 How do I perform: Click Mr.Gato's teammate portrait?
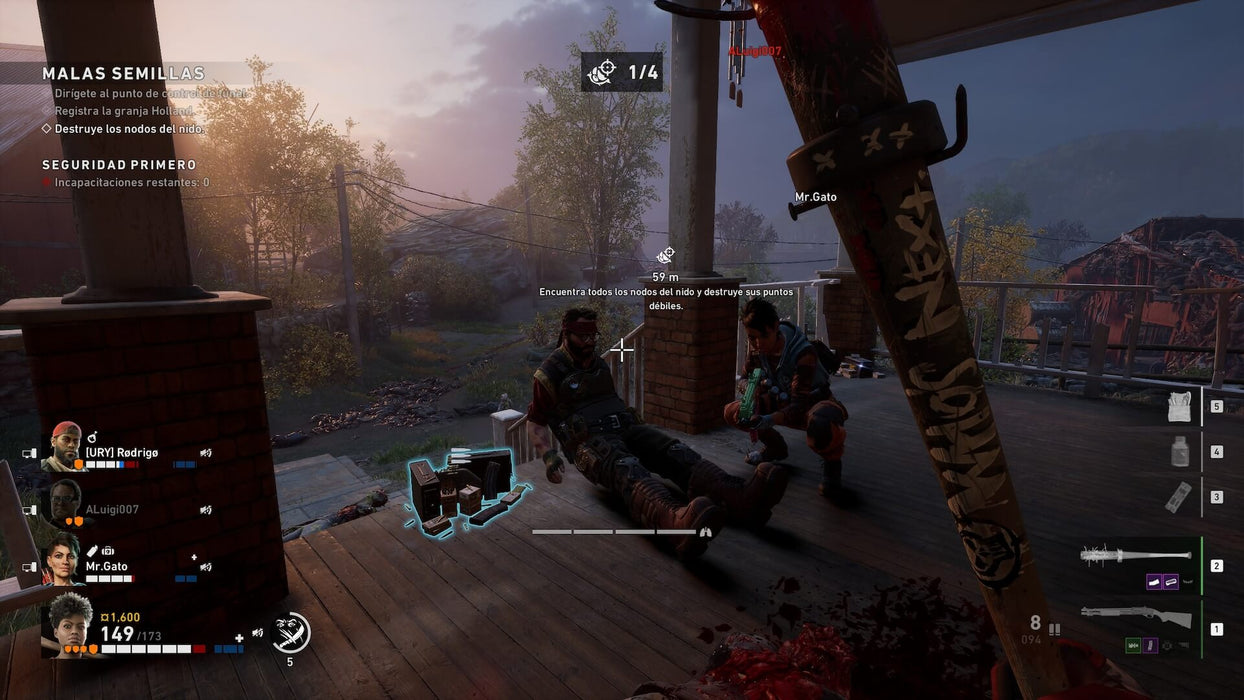[64, 559]
